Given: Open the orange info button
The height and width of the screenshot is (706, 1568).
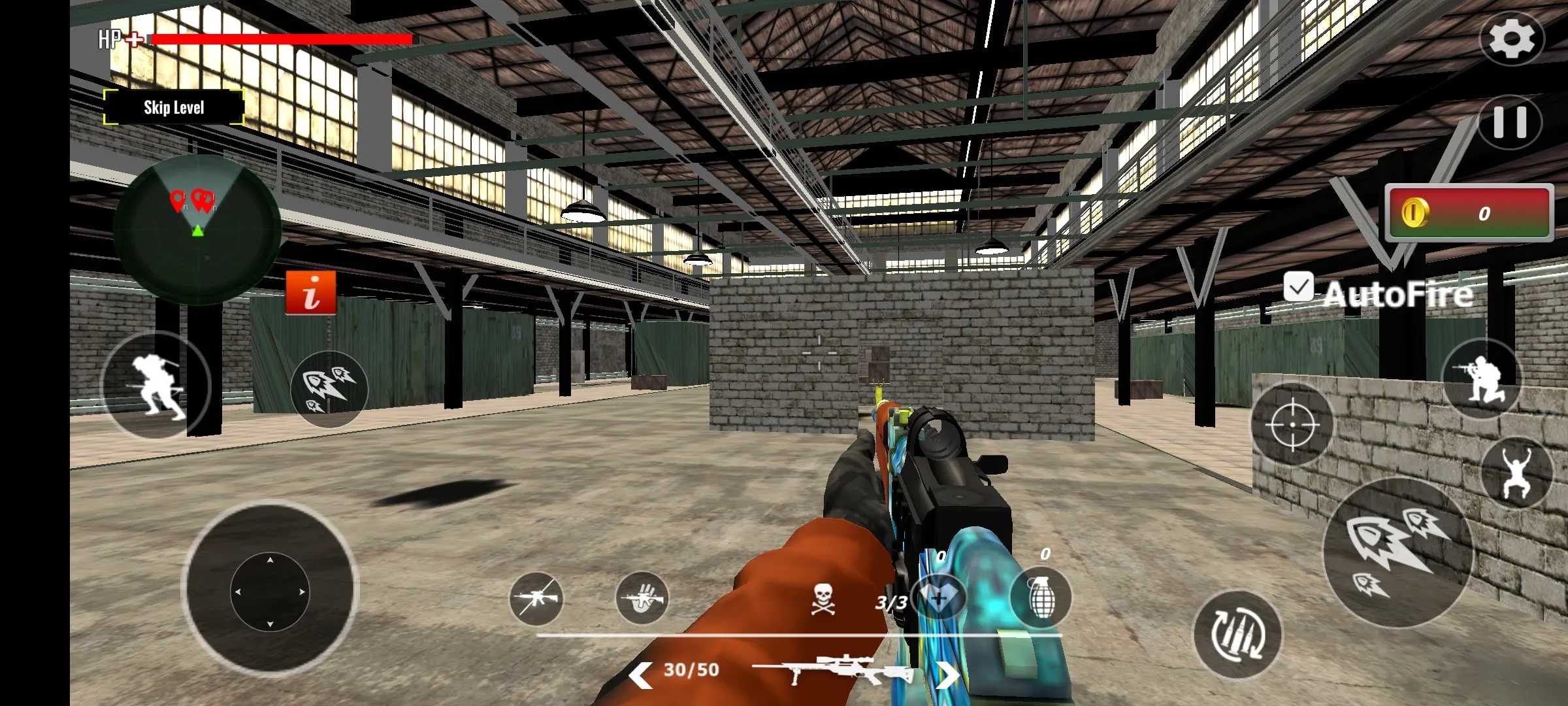Looking at the screenshot, I should pos(311,292).
